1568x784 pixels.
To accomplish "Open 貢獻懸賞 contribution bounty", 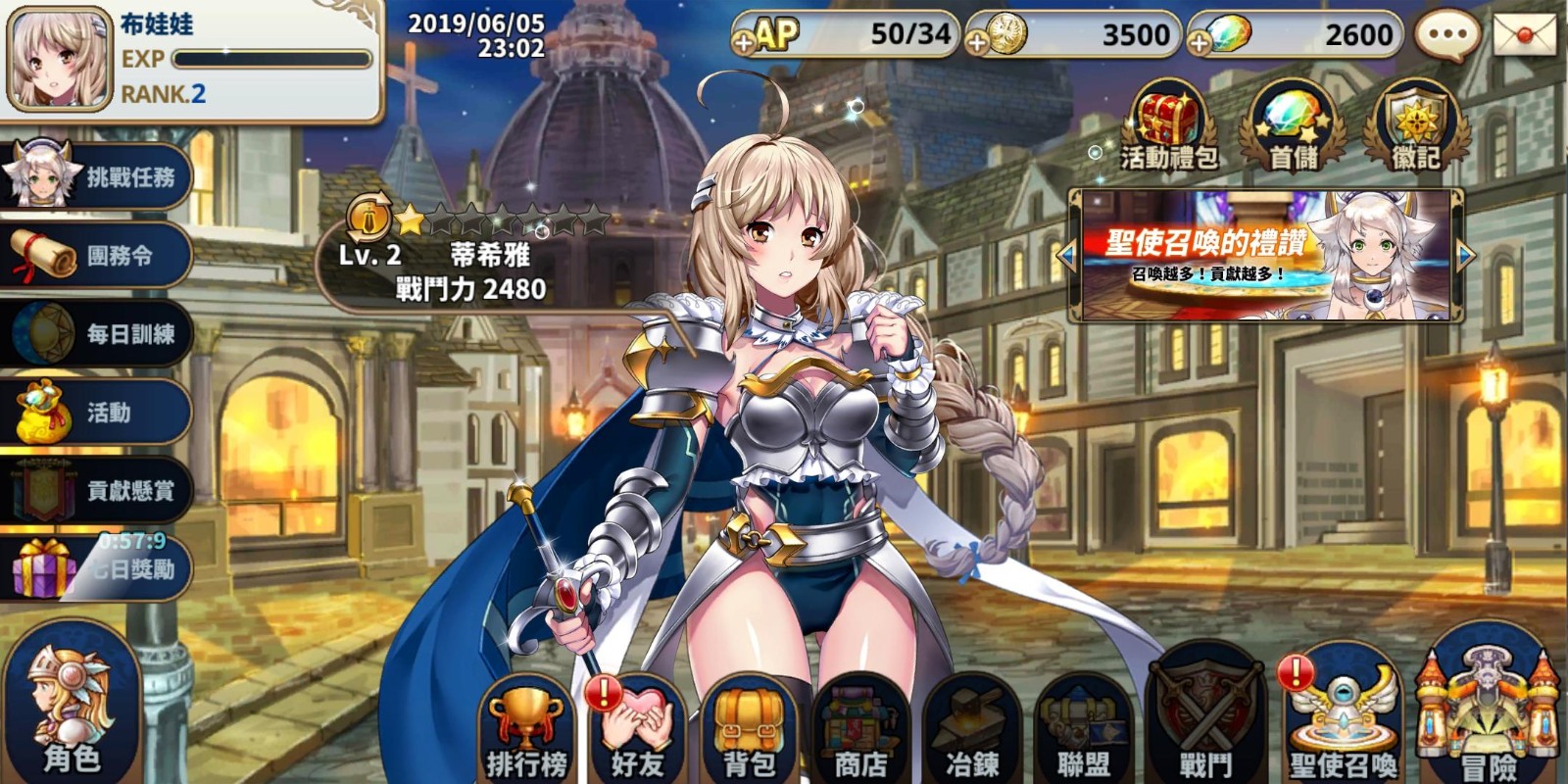I will pyautogui.click(x=96, y=491).
